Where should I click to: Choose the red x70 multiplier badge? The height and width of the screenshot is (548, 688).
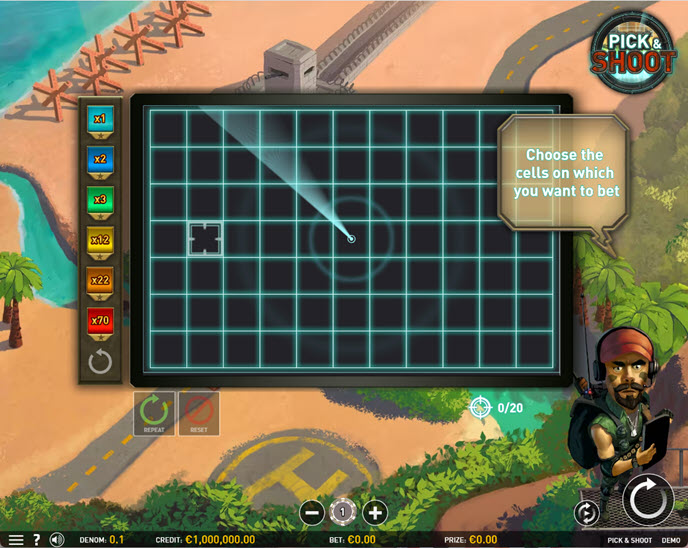click(100, 321)
